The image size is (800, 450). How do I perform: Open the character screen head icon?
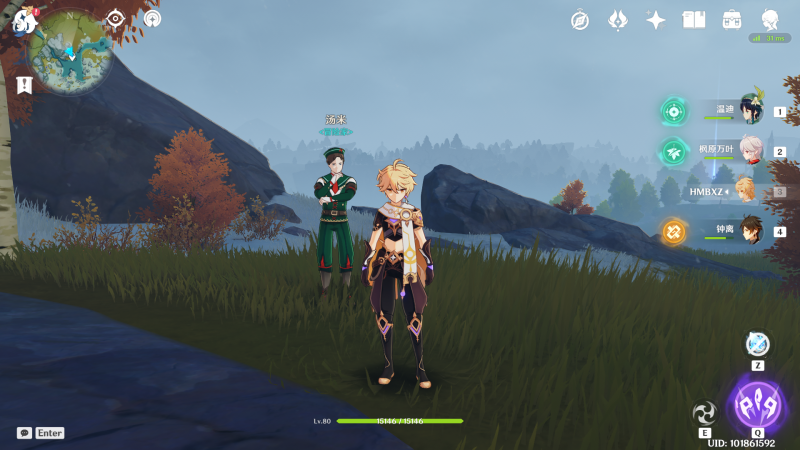(770, 20)
